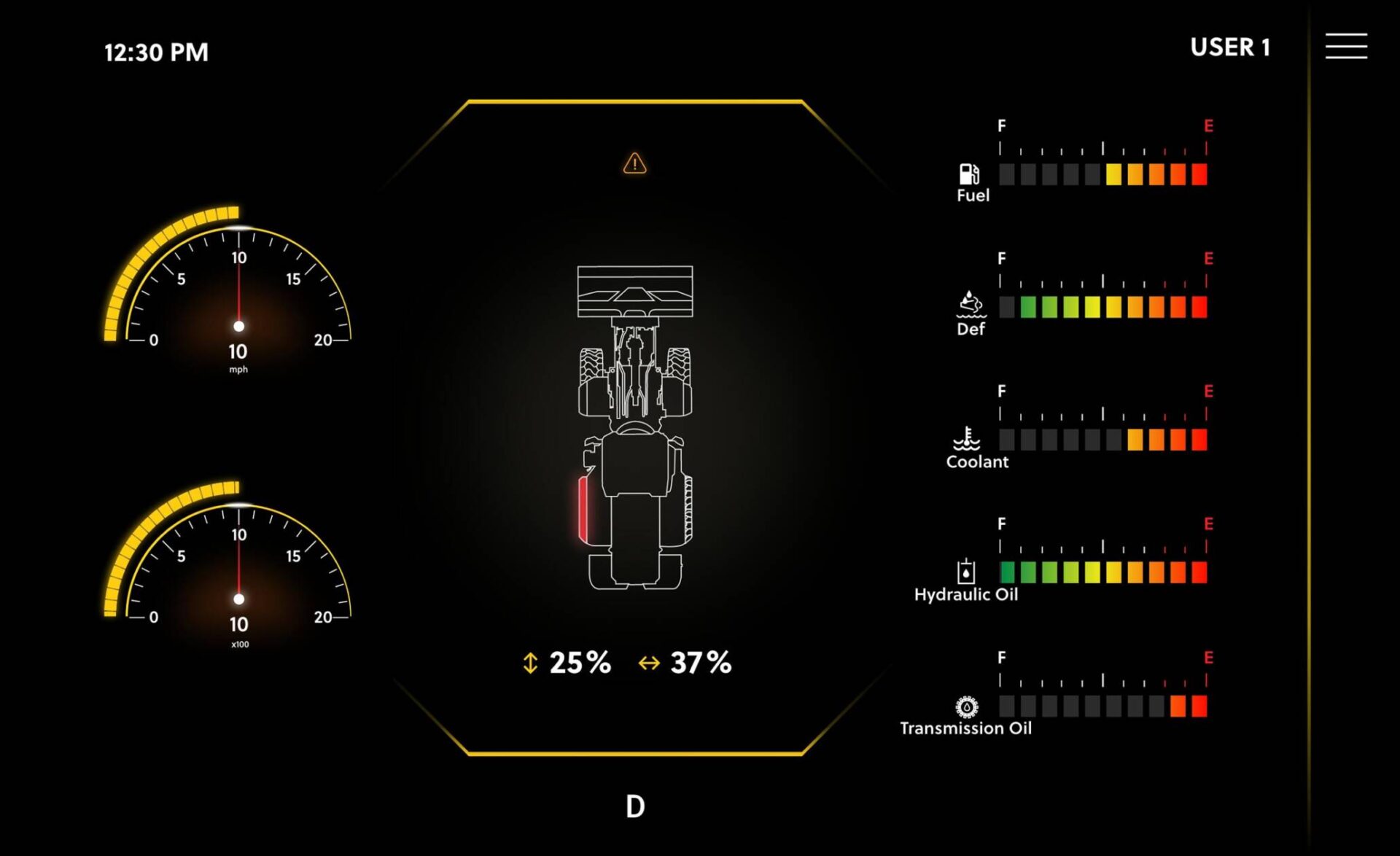Screen dimensions: 1400x856
Task: Expand the Transmission Oil bar details
Action: 1105,707
